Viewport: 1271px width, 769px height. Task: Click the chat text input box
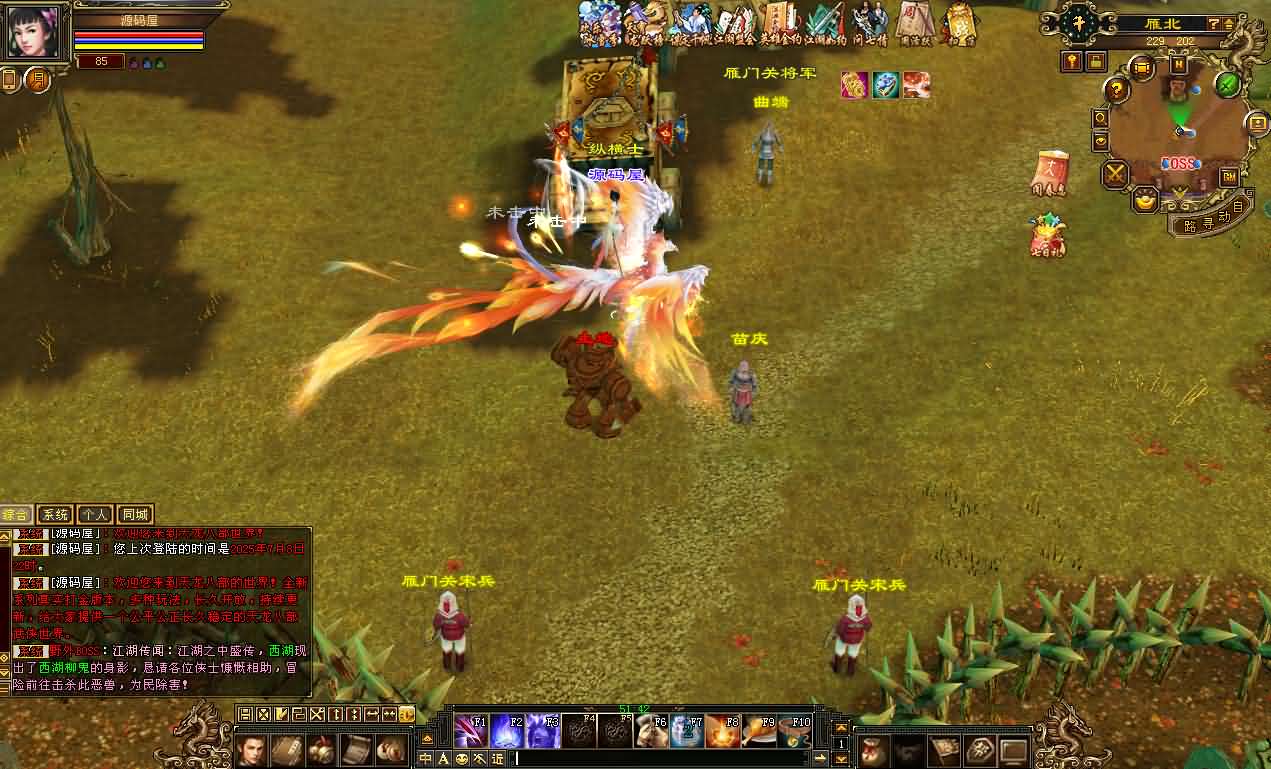tap(660, 759)
